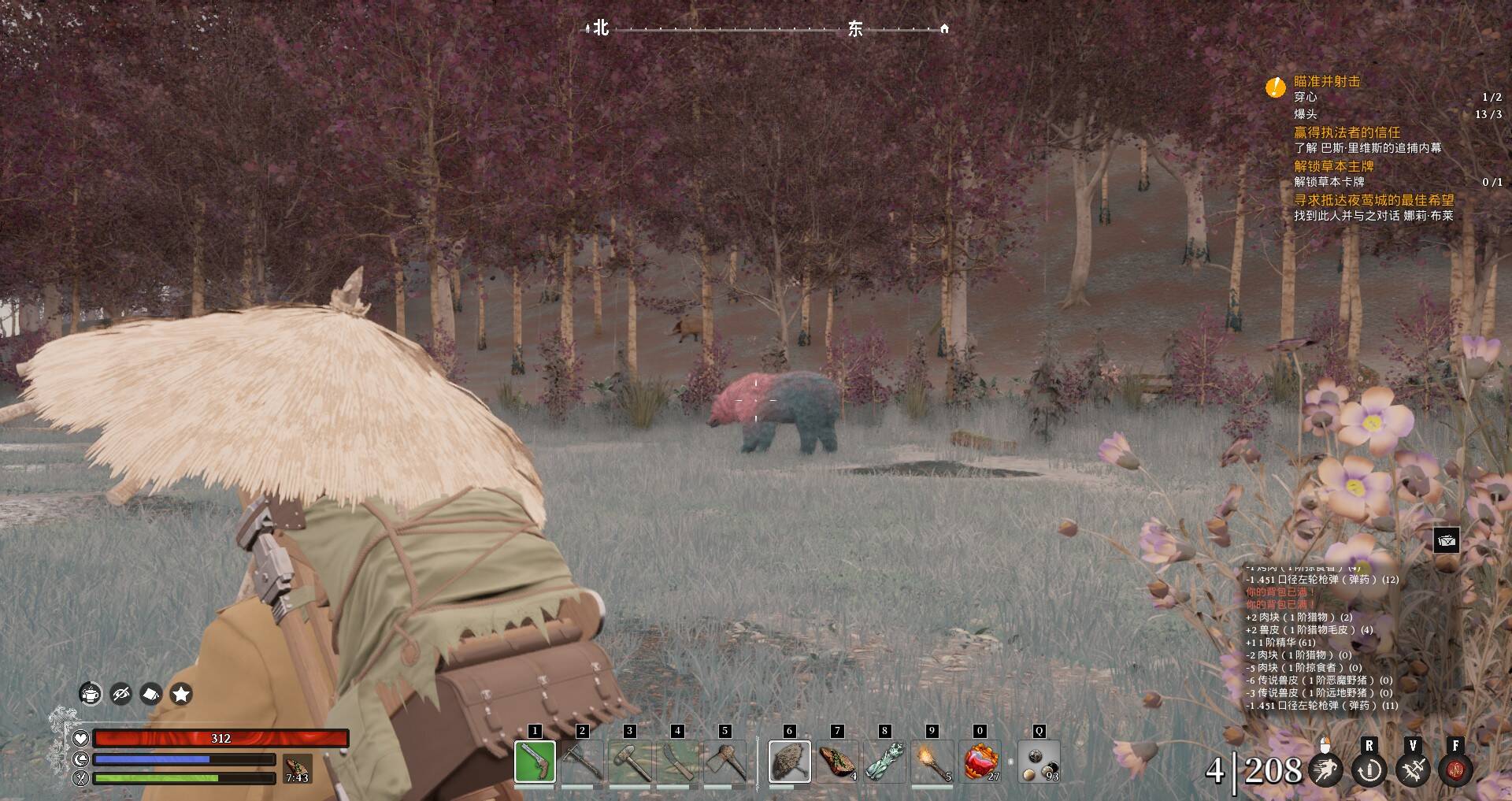Click the home marker on the compass

point(944,29)
